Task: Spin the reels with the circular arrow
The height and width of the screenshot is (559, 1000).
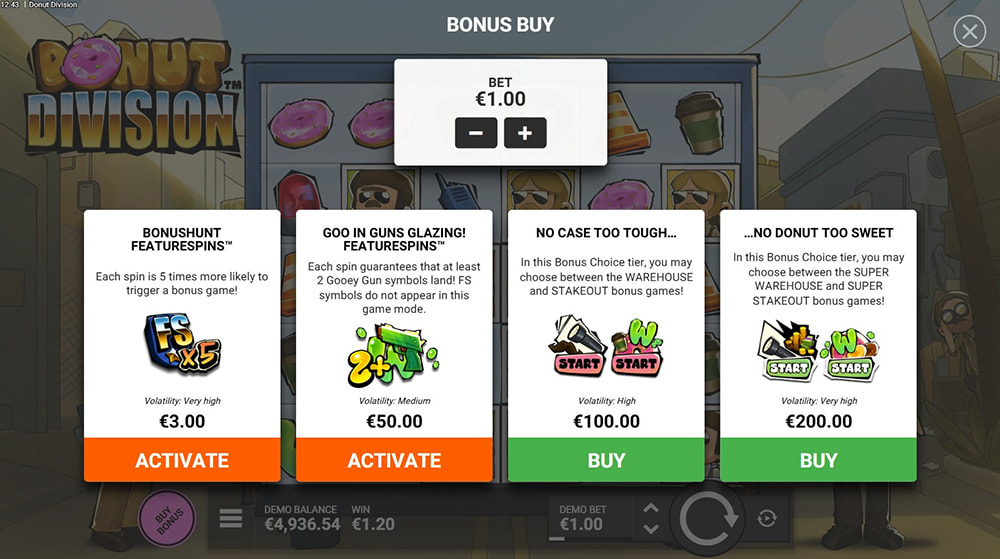Action: tap(709, 519)
